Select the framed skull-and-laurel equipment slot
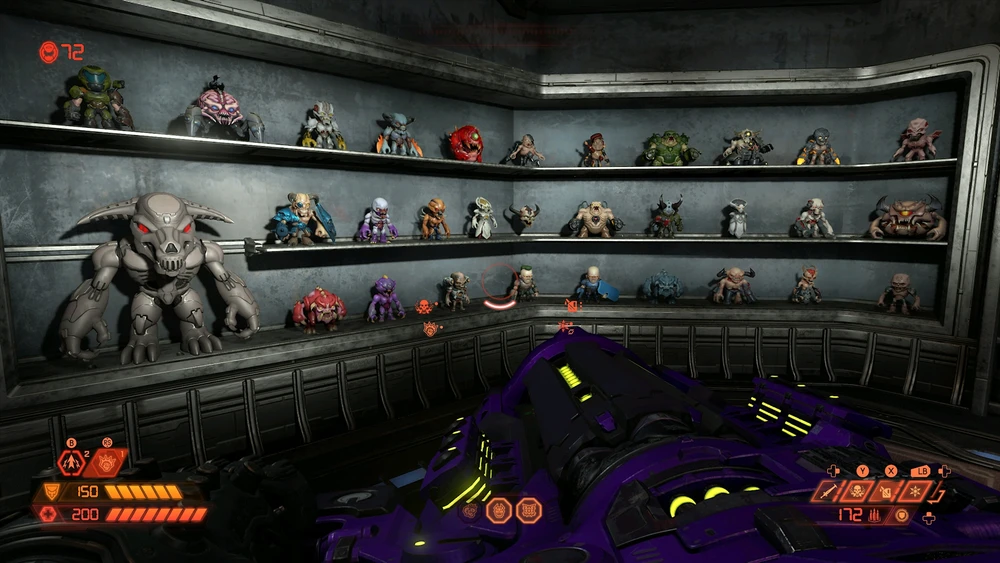This screenshot has width=1000, height=563. [858, 491]
